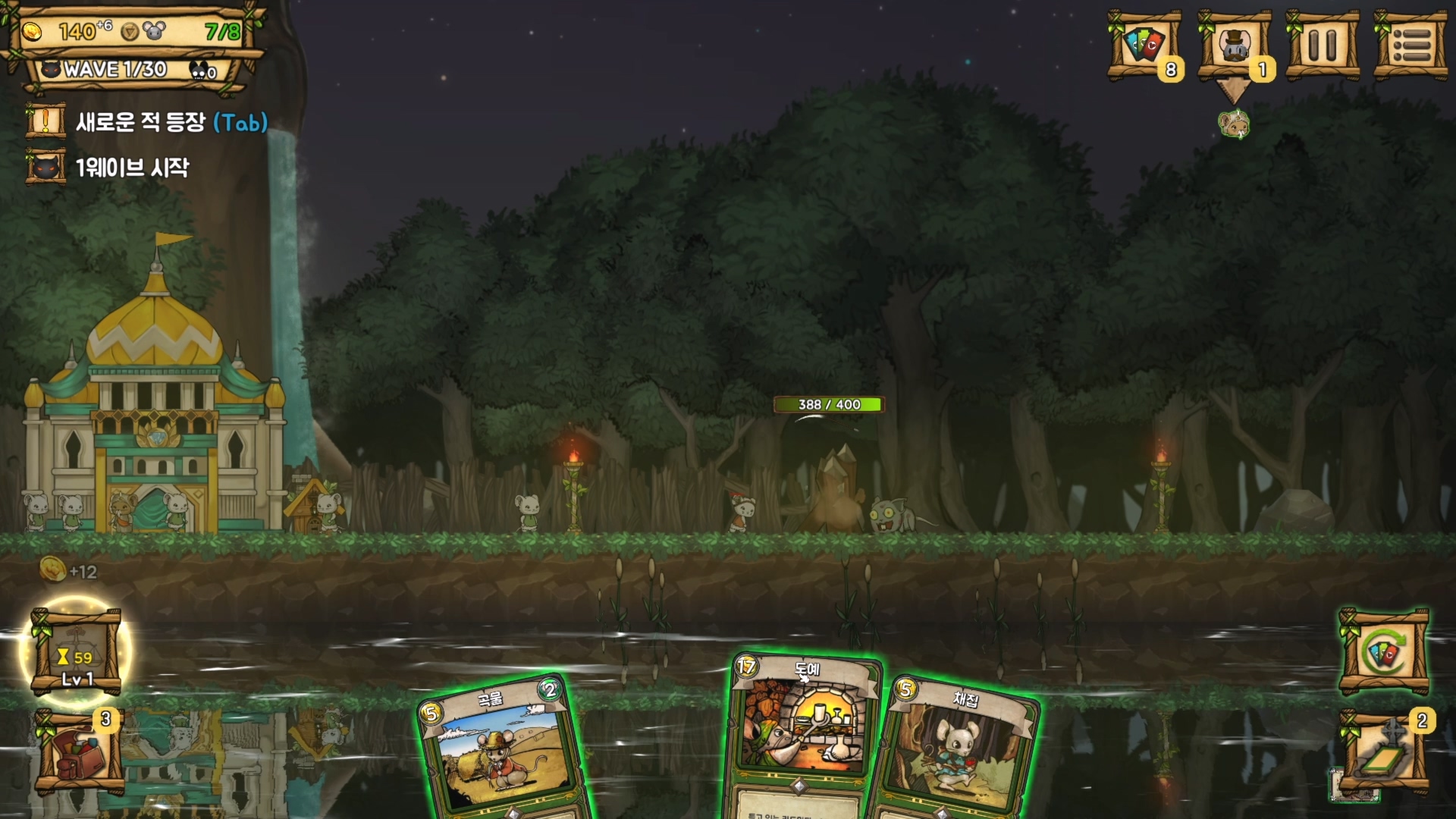Open the list menu button
1456x819 pixels.
click(x=1411, y=45)
